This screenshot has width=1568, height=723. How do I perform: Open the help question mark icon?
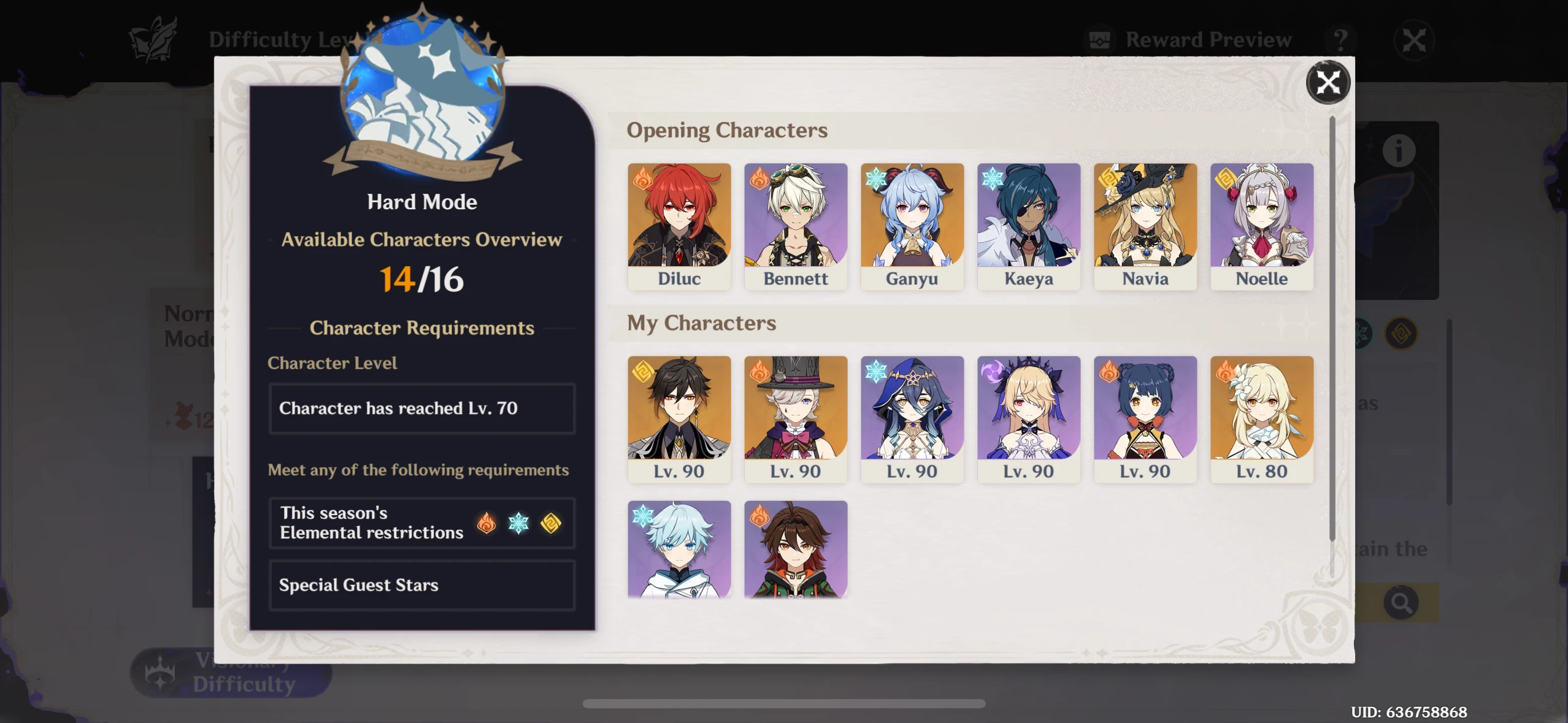pyautogui.click(x=1342, y=39)
